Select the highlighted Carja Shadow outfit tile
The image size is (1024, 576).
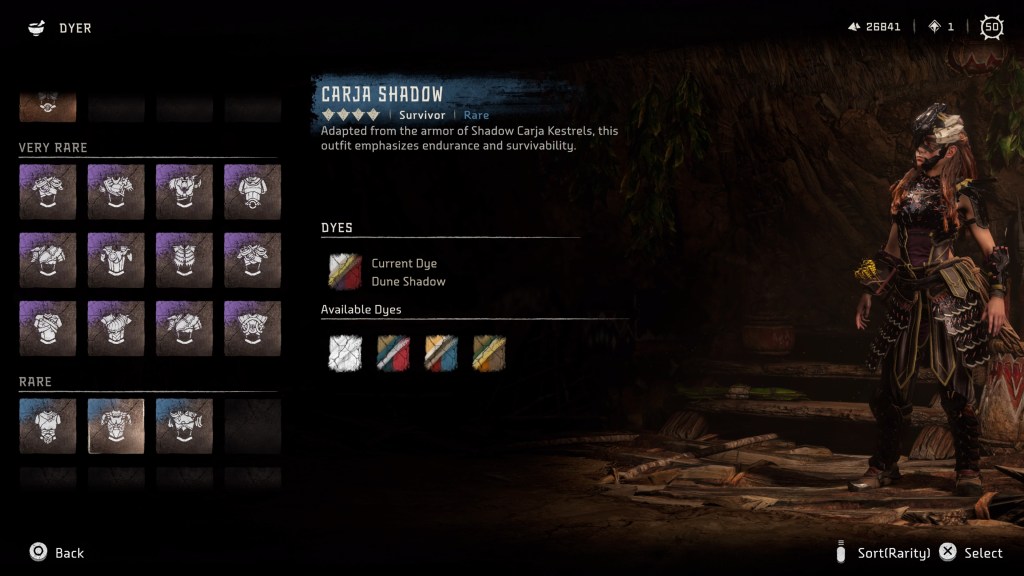[116, 426]
